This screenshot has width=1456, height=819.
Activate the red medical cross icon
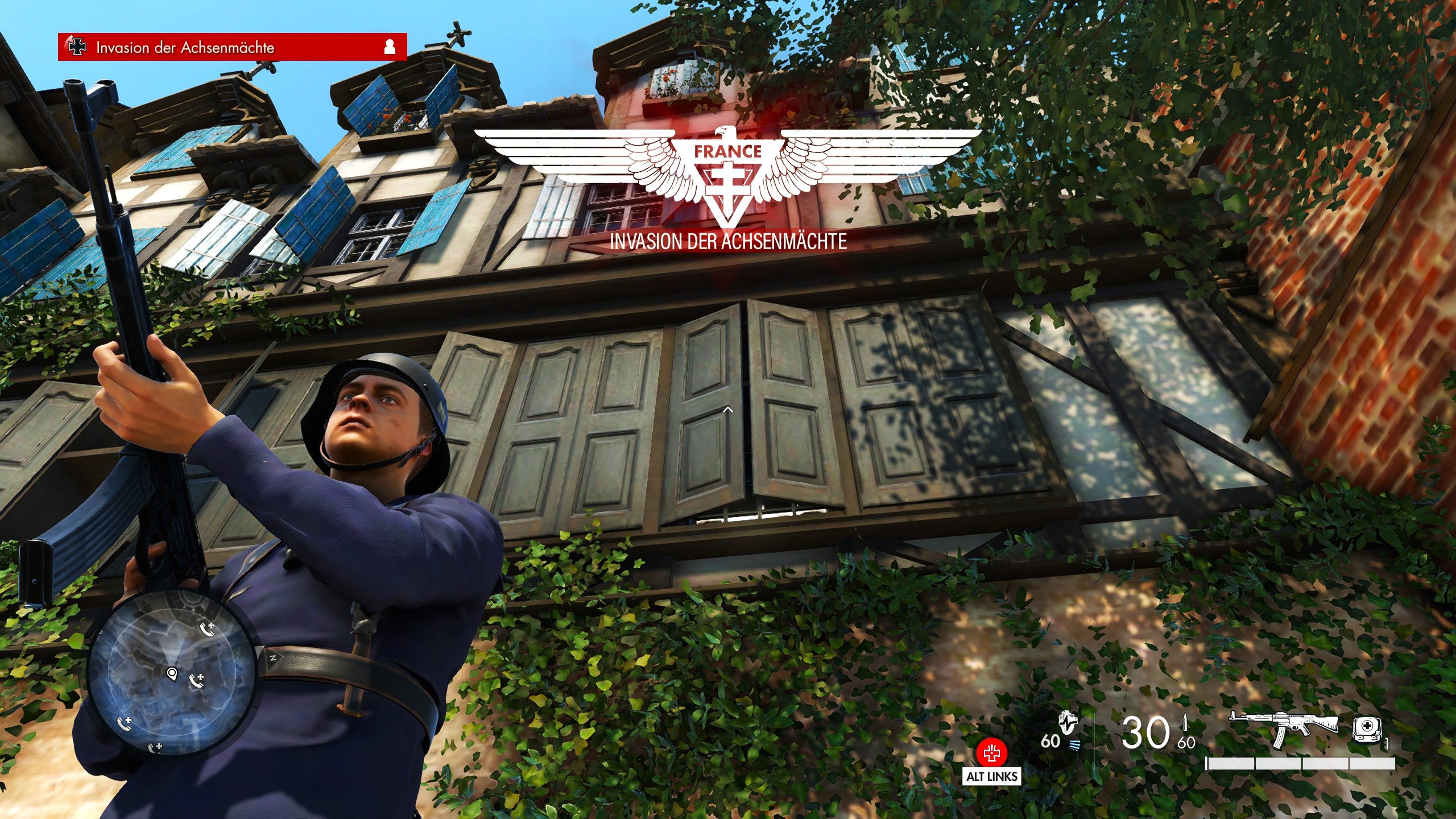coord(991,754)
